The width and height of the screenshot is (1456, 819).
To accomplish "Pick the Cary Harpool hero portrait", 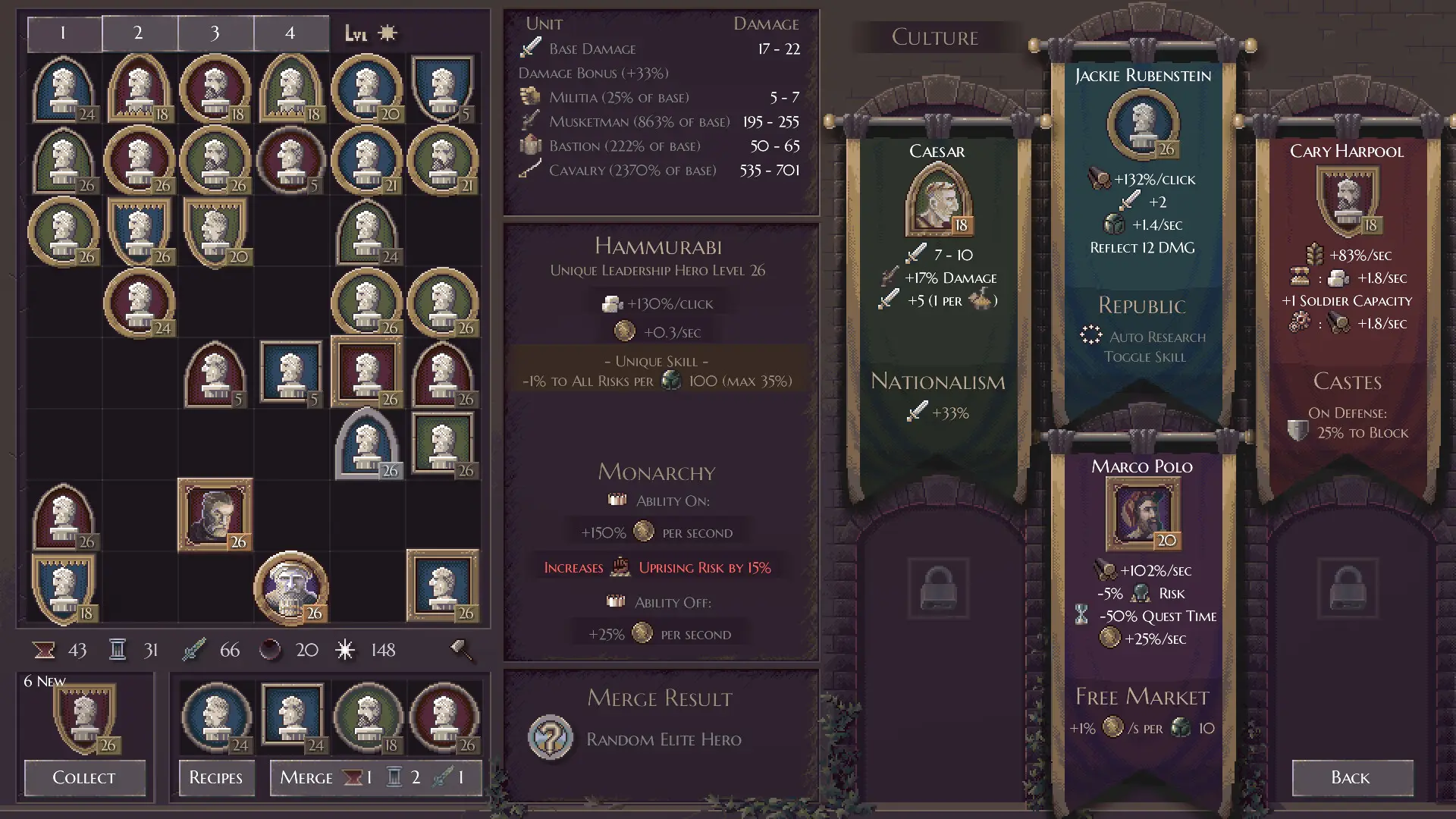I will (1348, 199).
